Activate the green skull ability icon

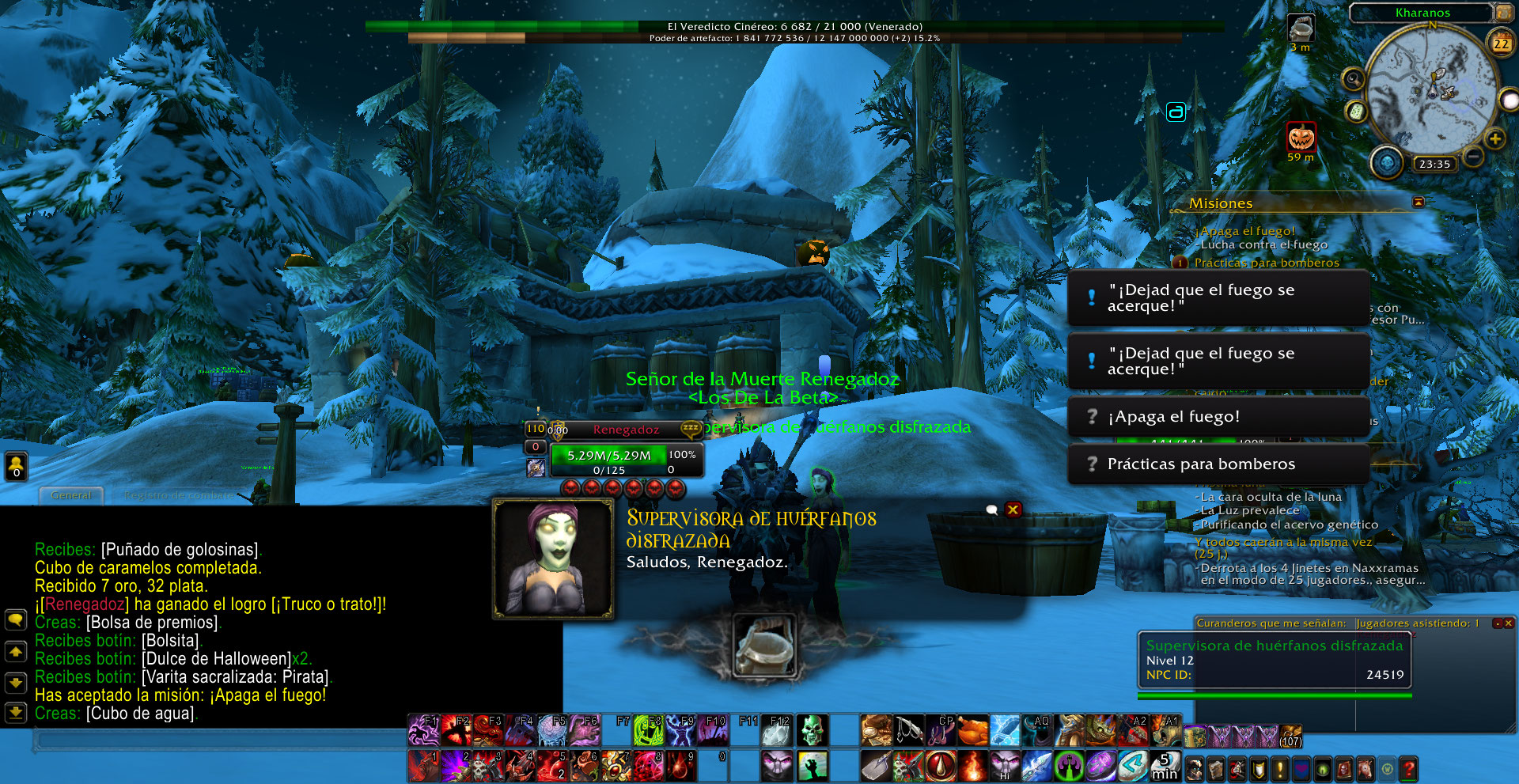812,731
